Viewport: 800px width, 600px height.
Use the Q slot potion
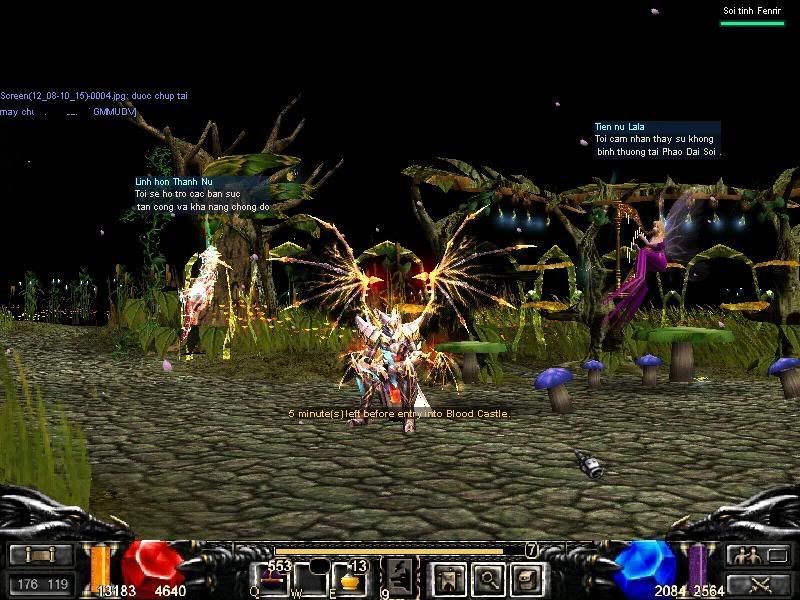(271, 578)
